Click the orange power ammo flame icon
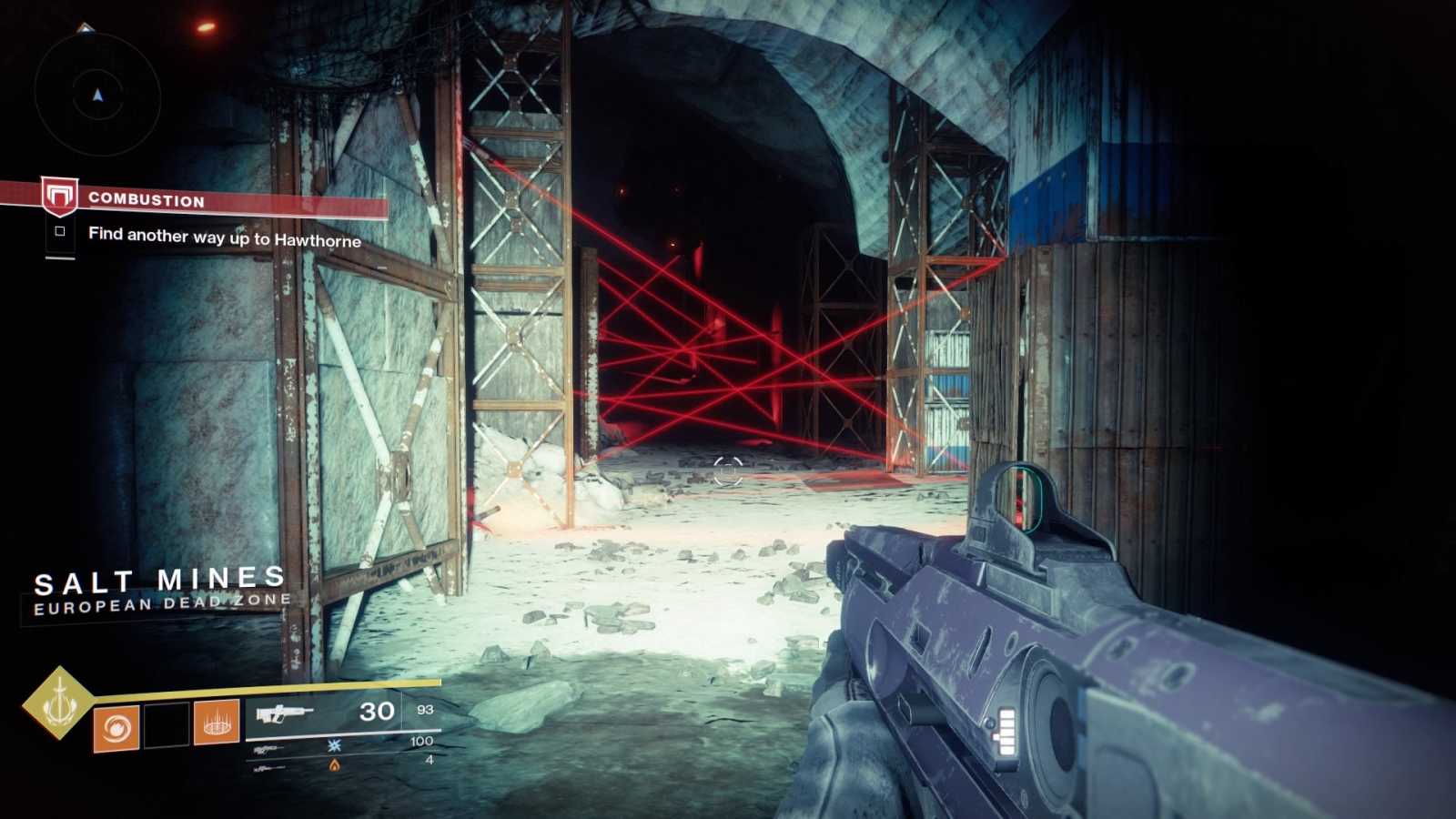Screen dimensions: 1456x819 pyautogui.click(x=334, y=764)
